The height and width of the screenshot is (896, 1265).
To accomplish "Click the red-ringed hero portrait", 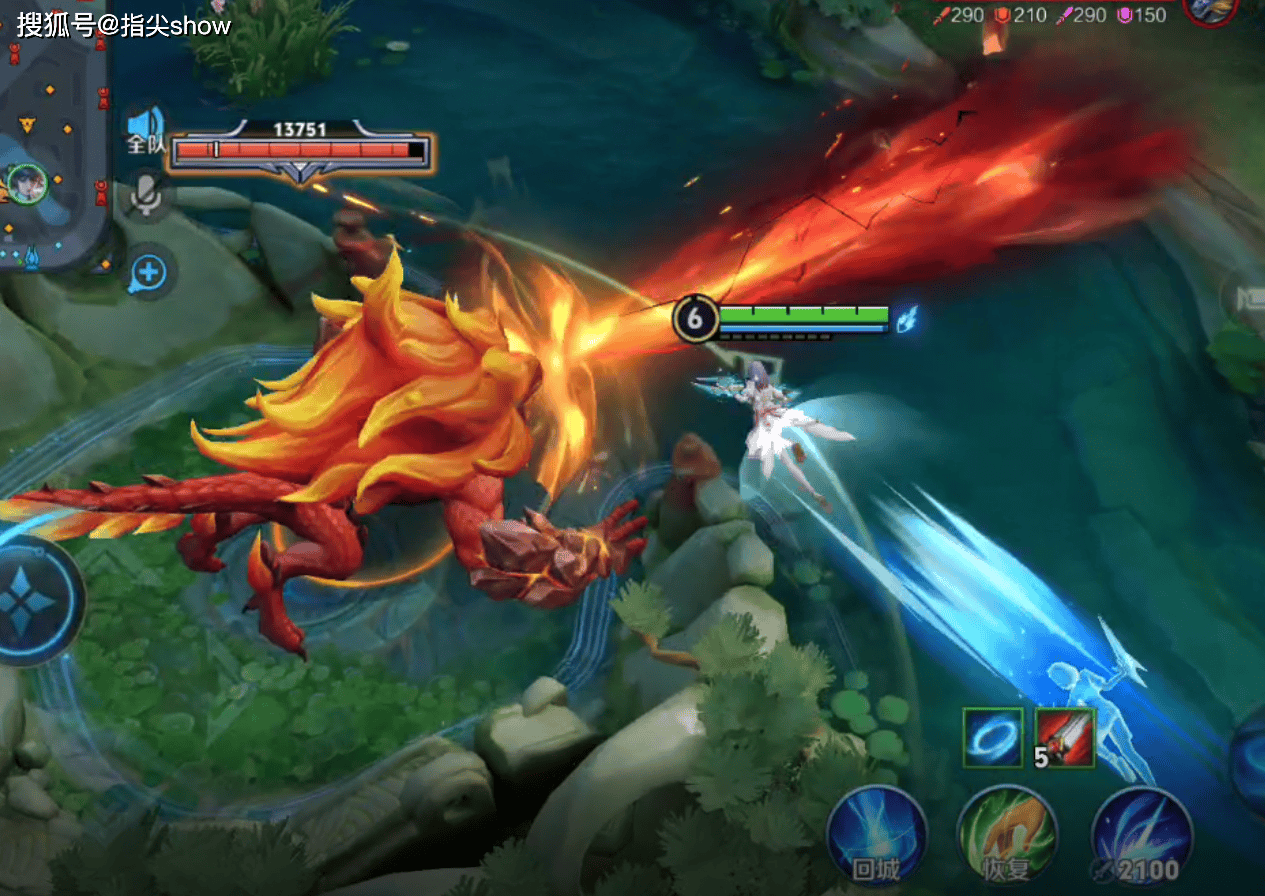I will pyautogui.click(x=1212, y=10).
